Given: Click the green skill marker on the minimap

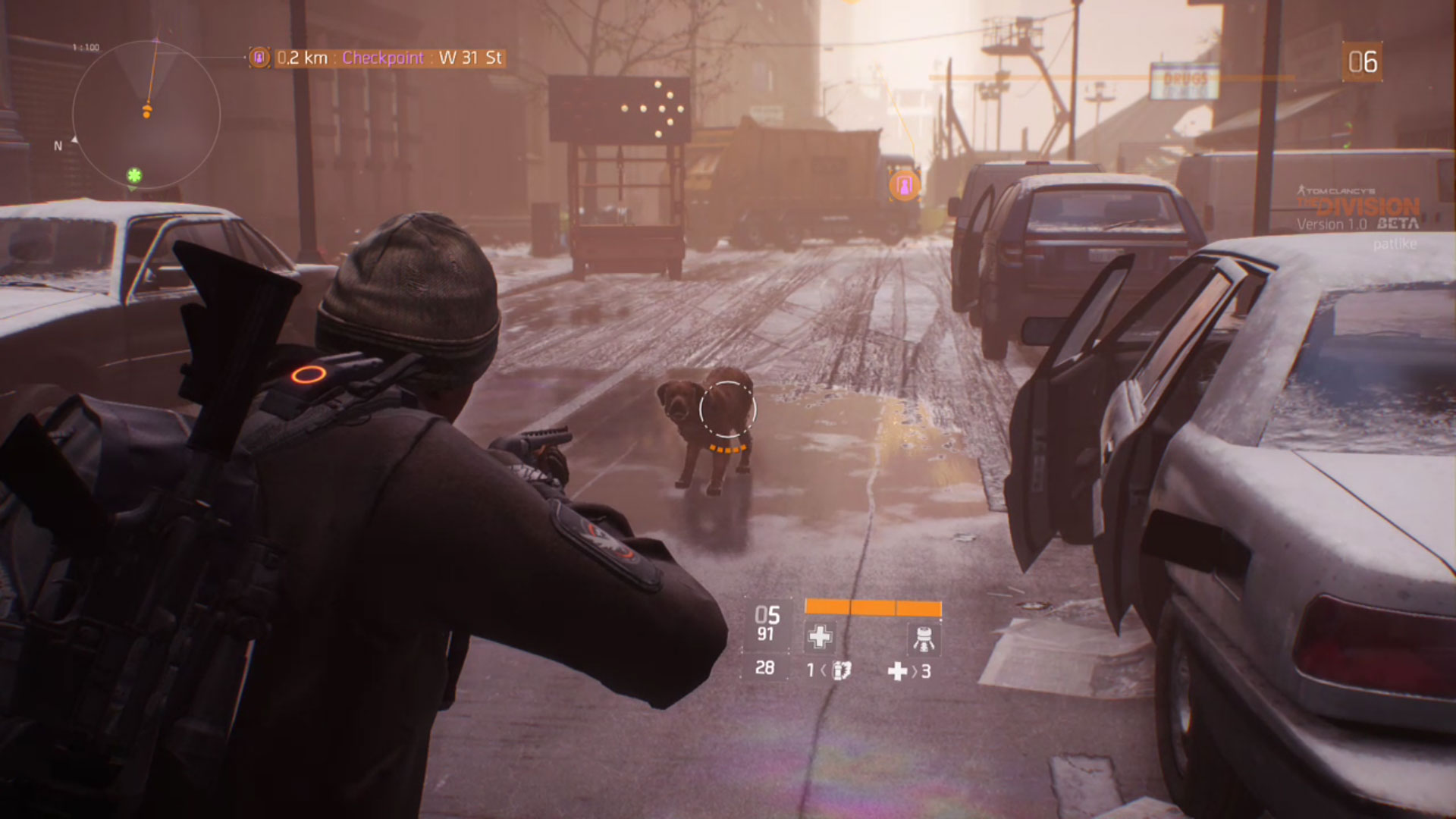Looking at the screenshot, I should [133, 175].
